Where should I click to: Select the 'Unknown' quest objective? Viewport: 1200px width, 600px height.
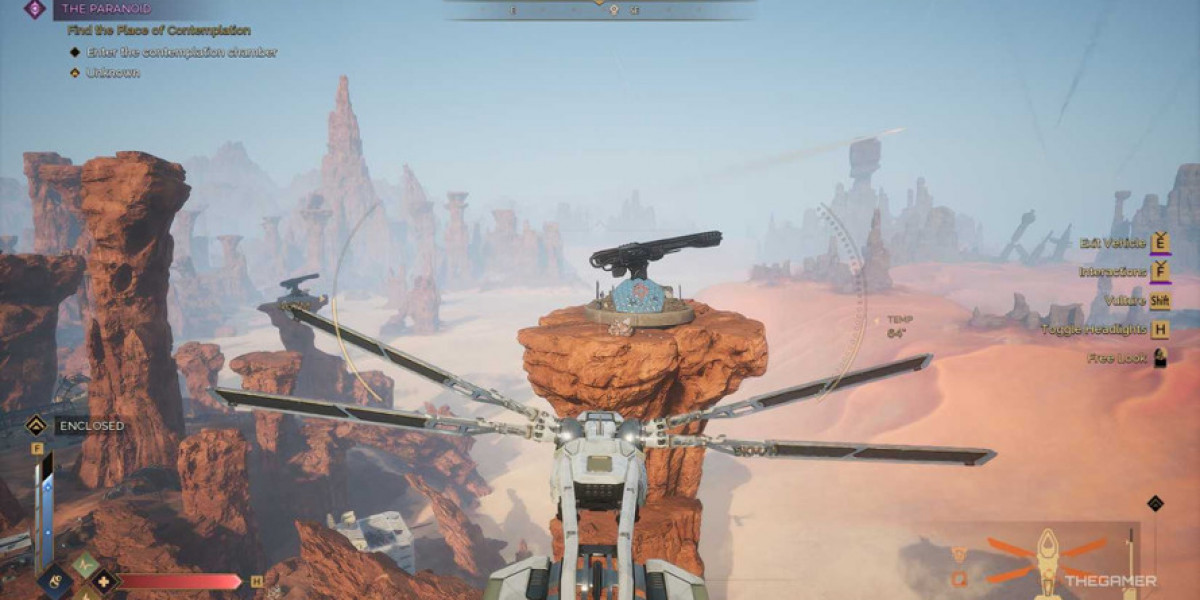coord(112,73)
